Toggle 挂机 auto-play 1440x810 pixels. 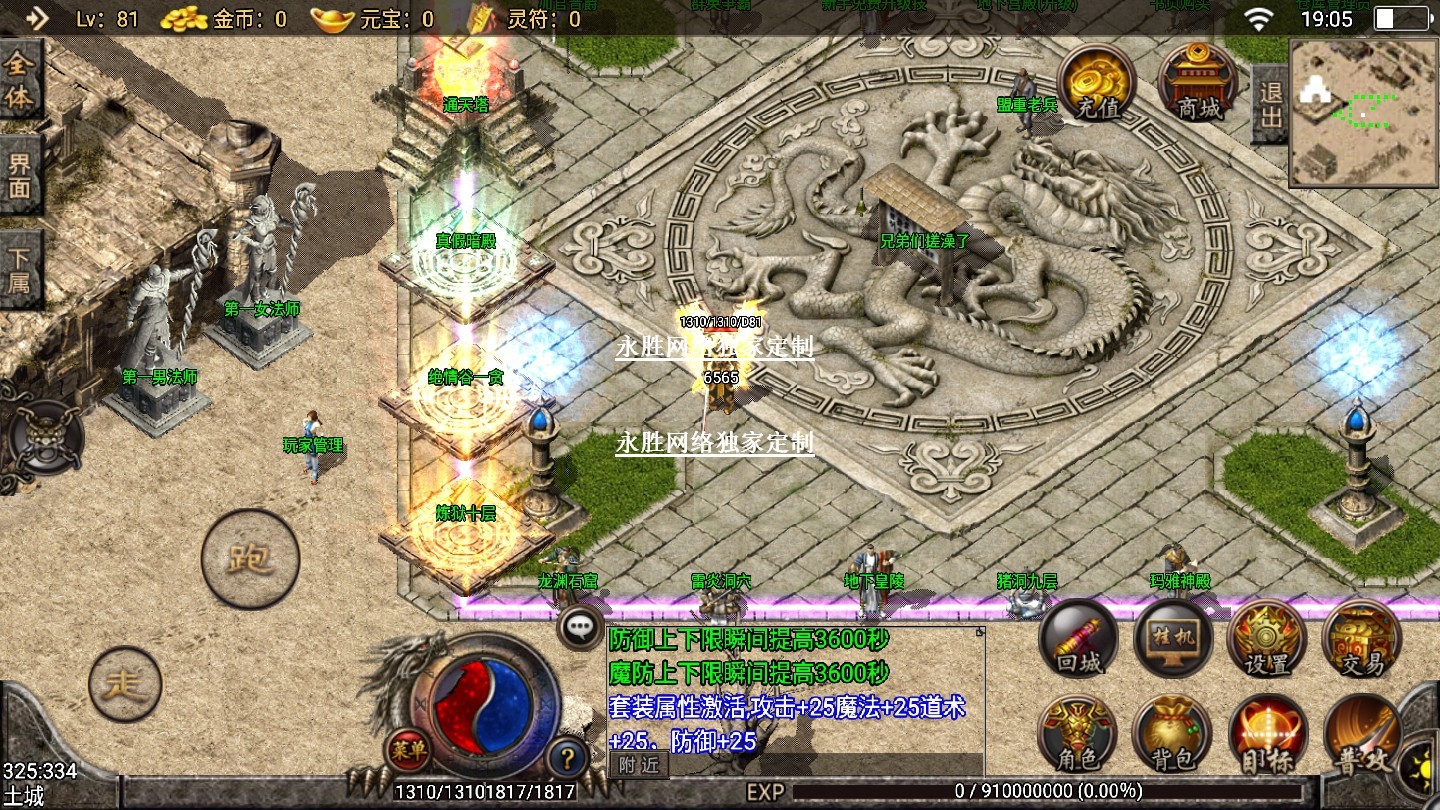(x=1173, y=640)
